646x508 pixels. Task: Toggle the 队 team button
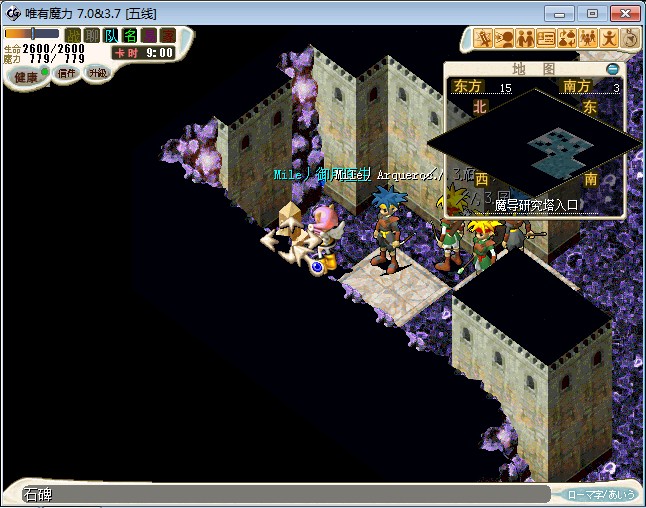click(111, 36)
